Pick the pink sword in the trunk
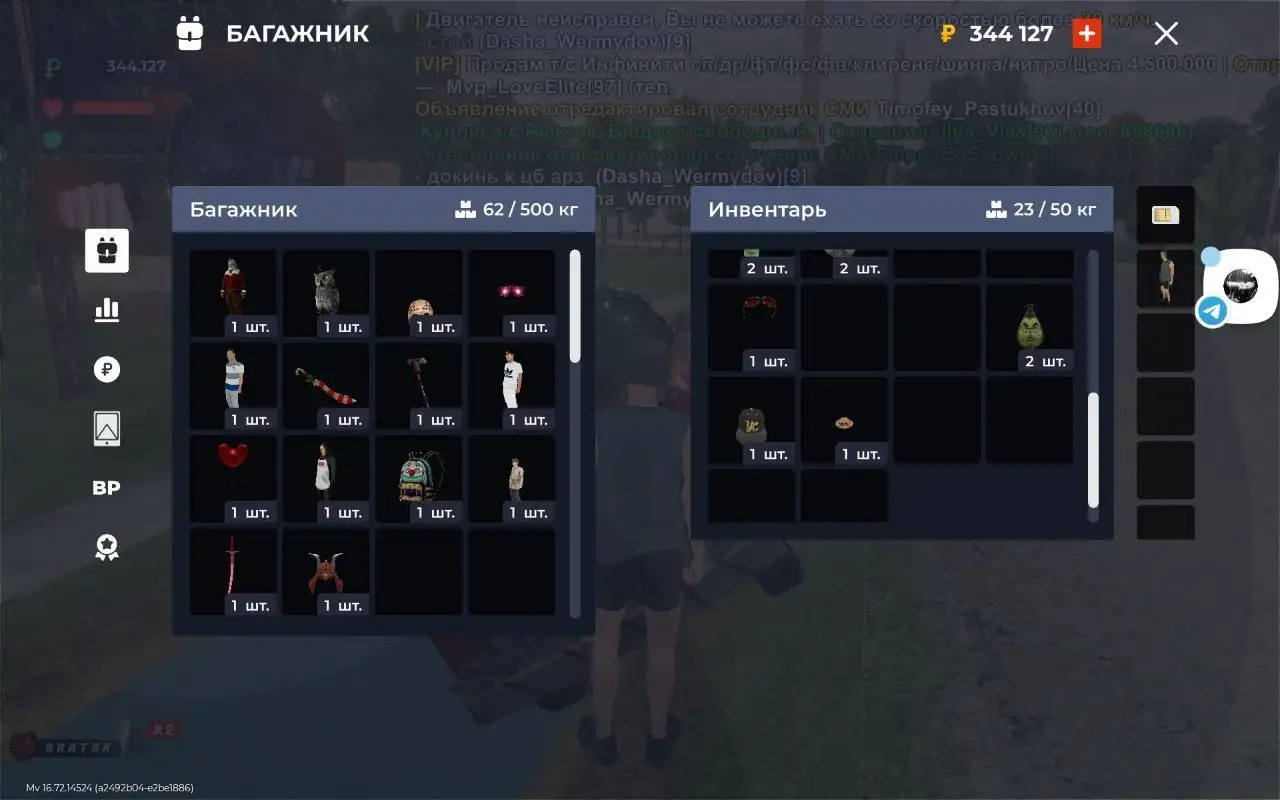 tap(233, 571)
